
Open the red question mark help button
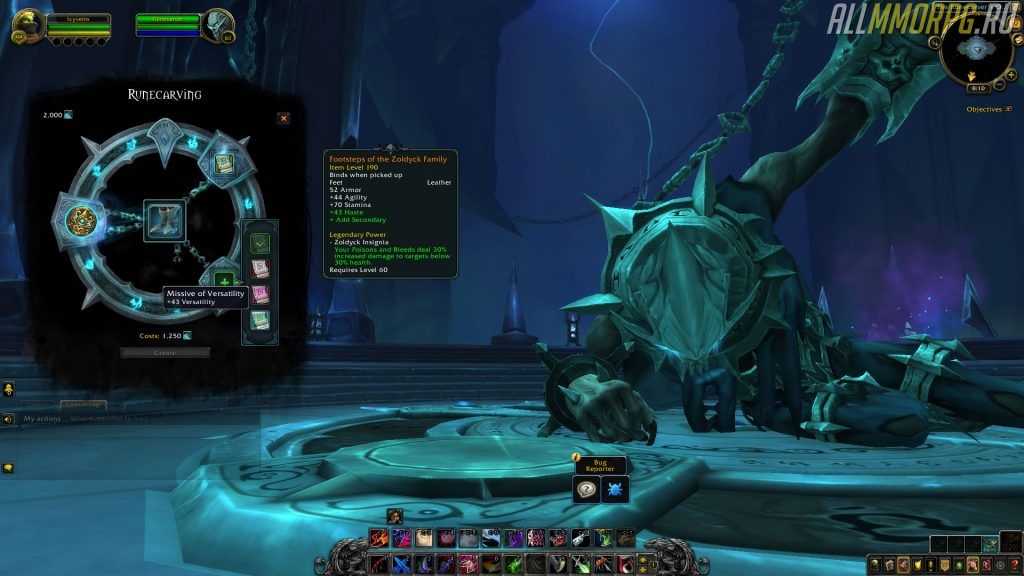click(1012, 565)
